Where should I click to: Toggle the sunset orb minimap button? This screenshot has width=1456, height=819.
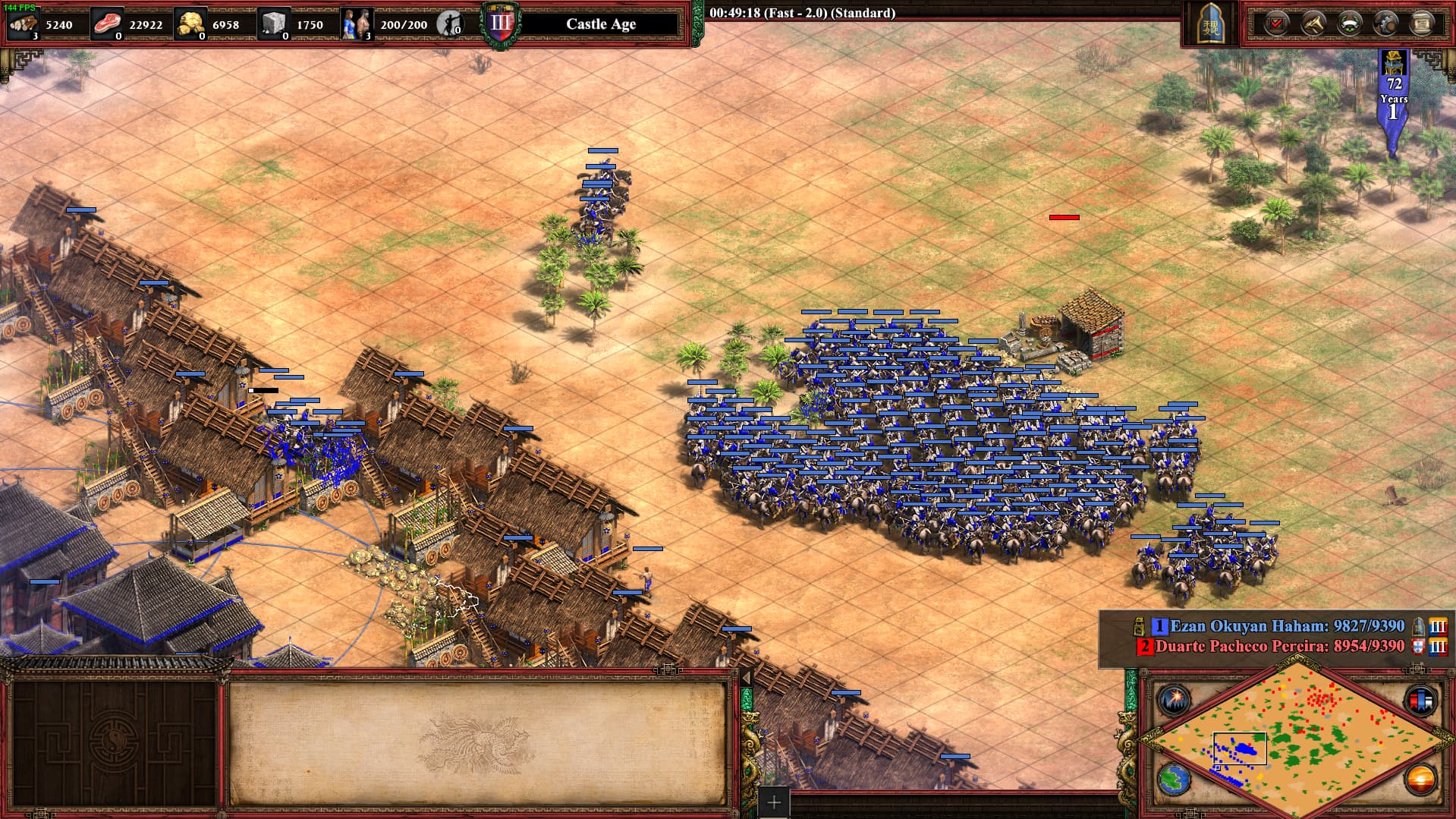tap(1420, 780)
